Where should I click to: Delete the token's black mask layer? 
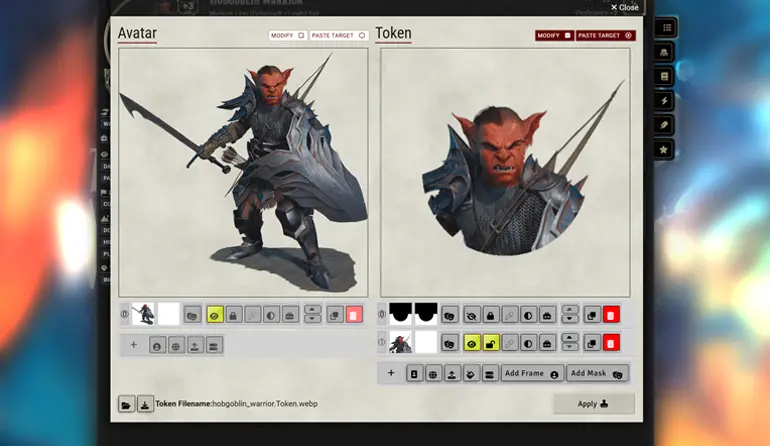611,314
